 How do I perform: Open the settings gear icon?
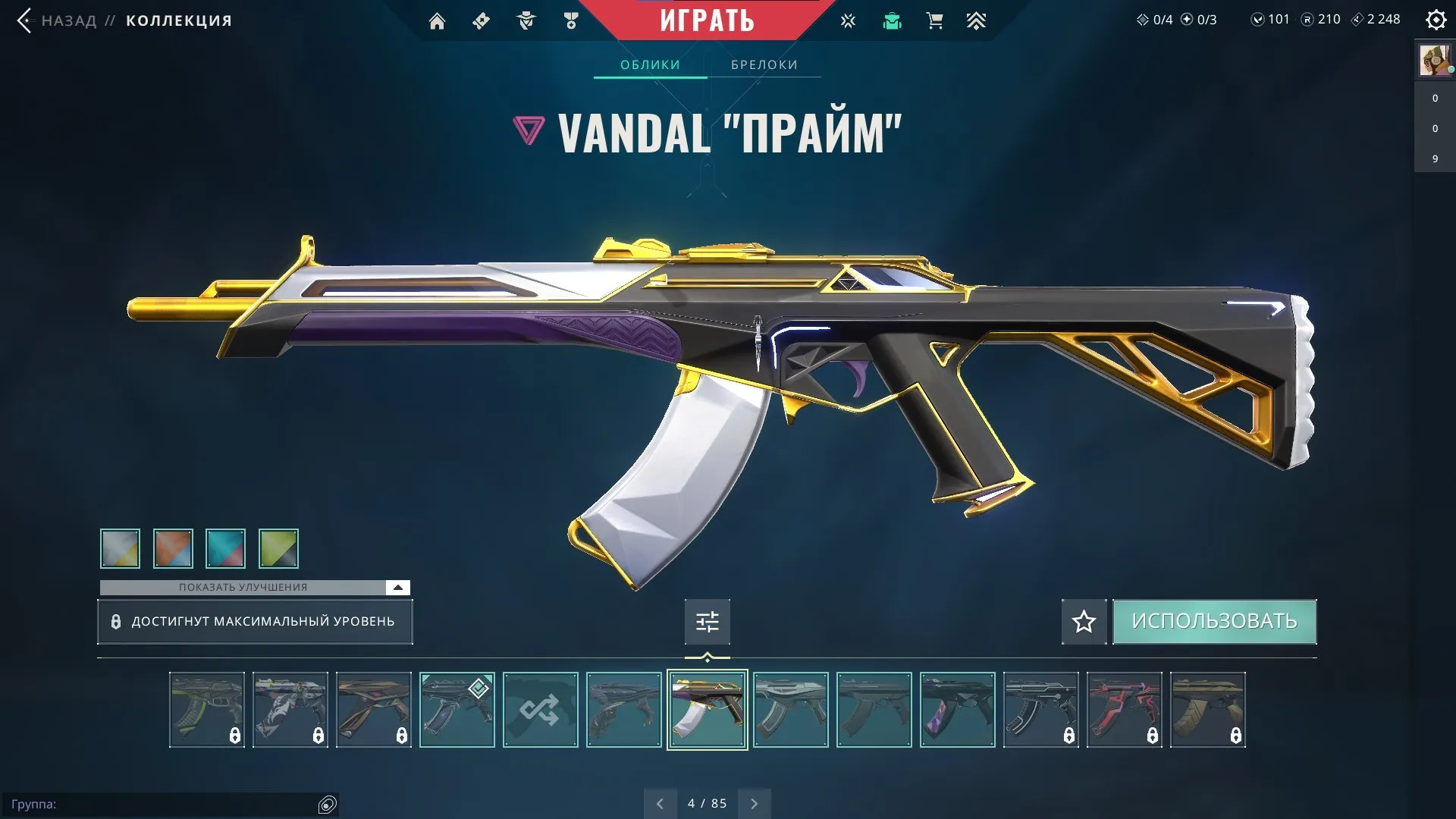[x=1436, y=20]
